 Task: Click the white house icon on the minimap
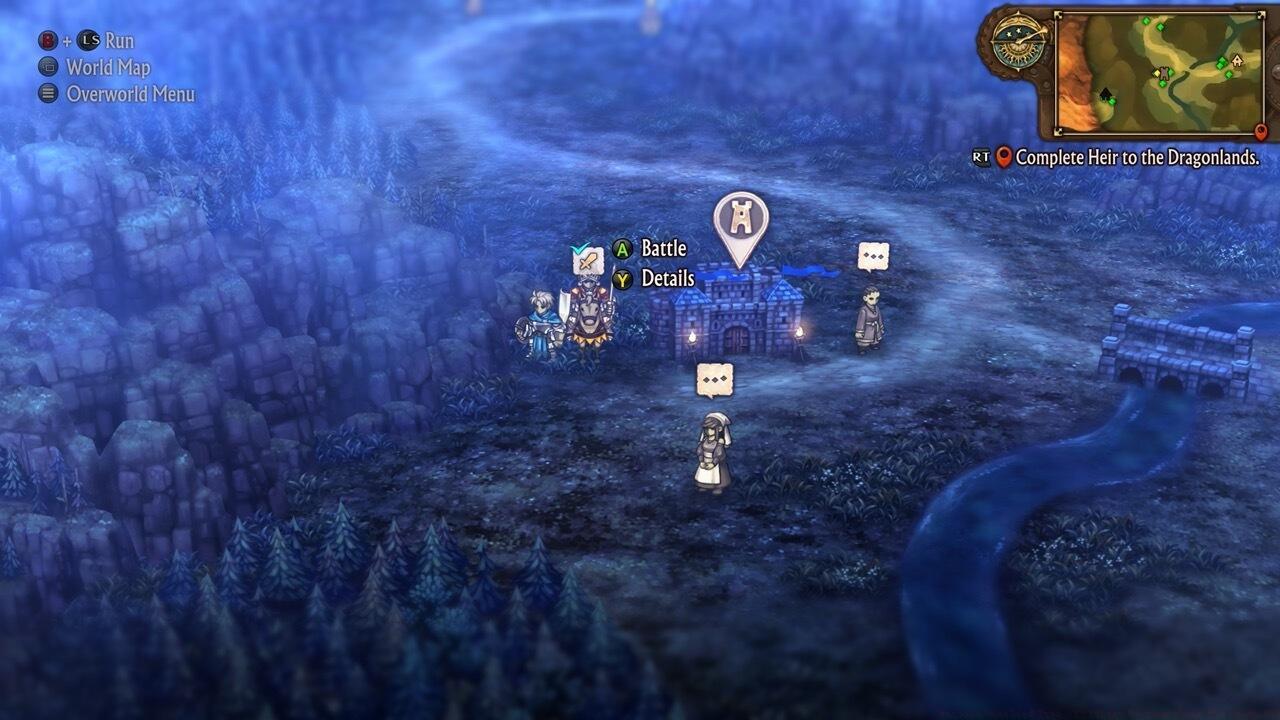click(x=1237, y=61)
